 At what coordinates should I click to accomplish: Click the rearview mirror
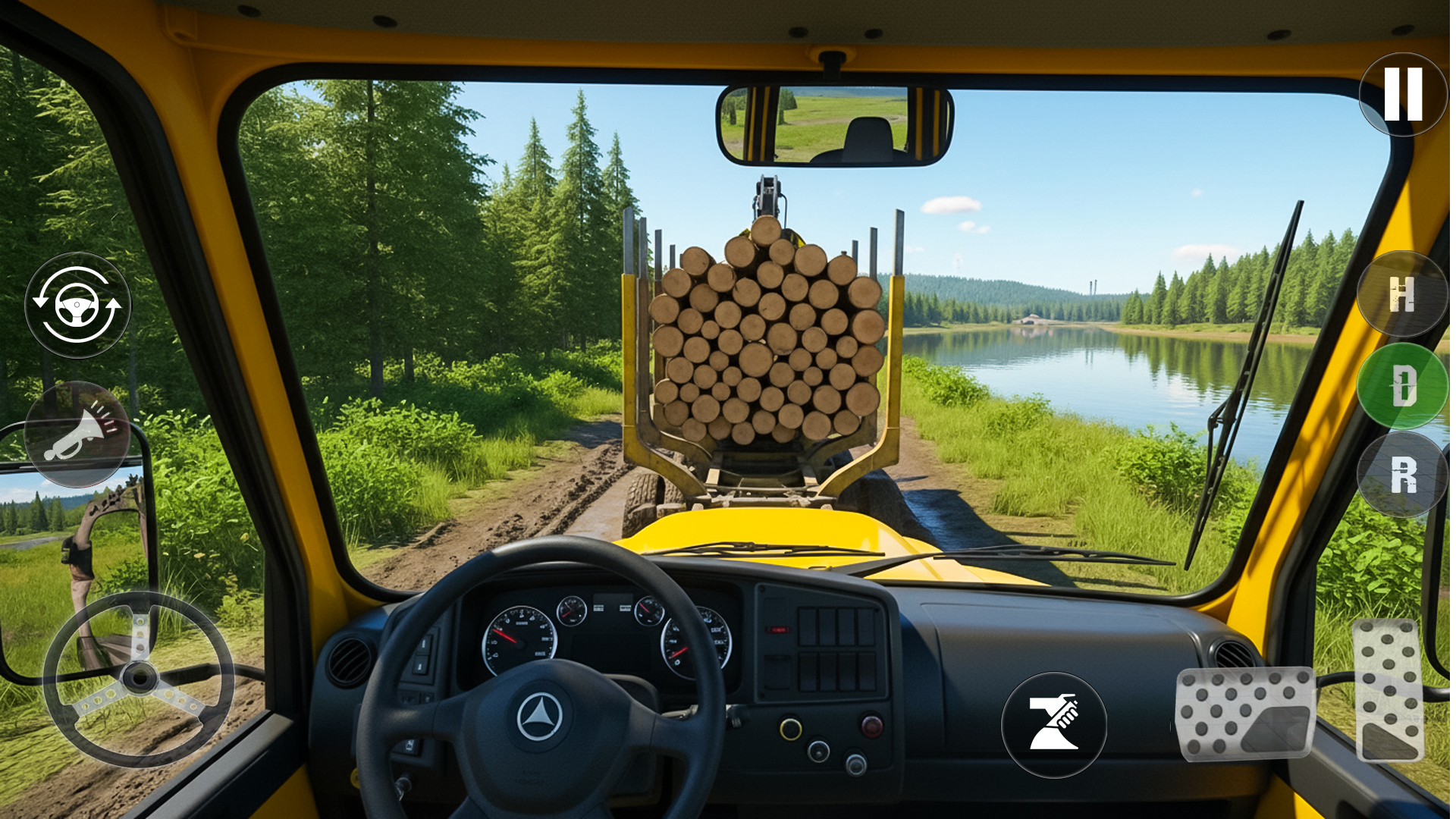coord(834,125)
